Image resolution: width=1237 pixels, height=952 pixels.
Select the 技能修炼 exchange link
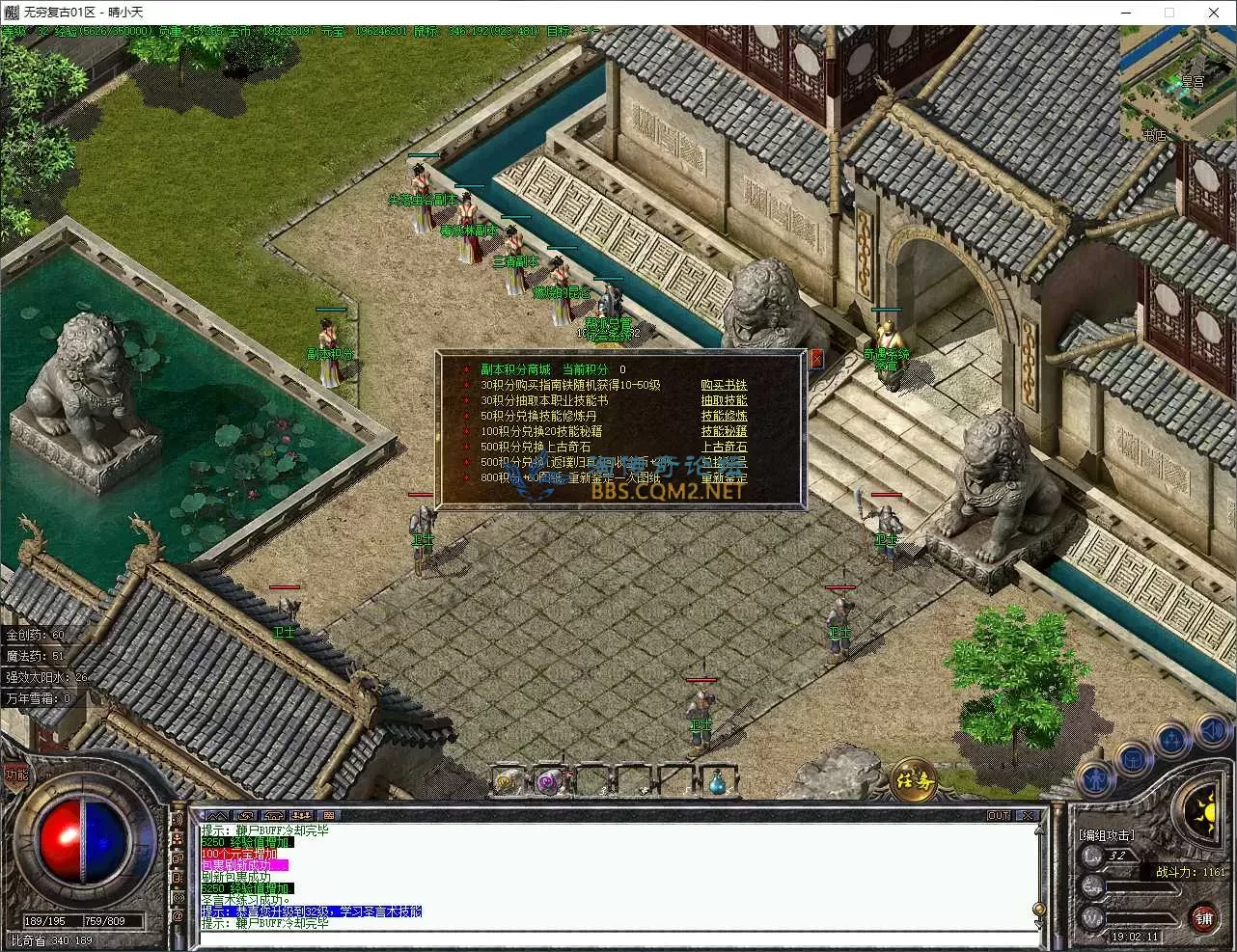coord(724,416)
